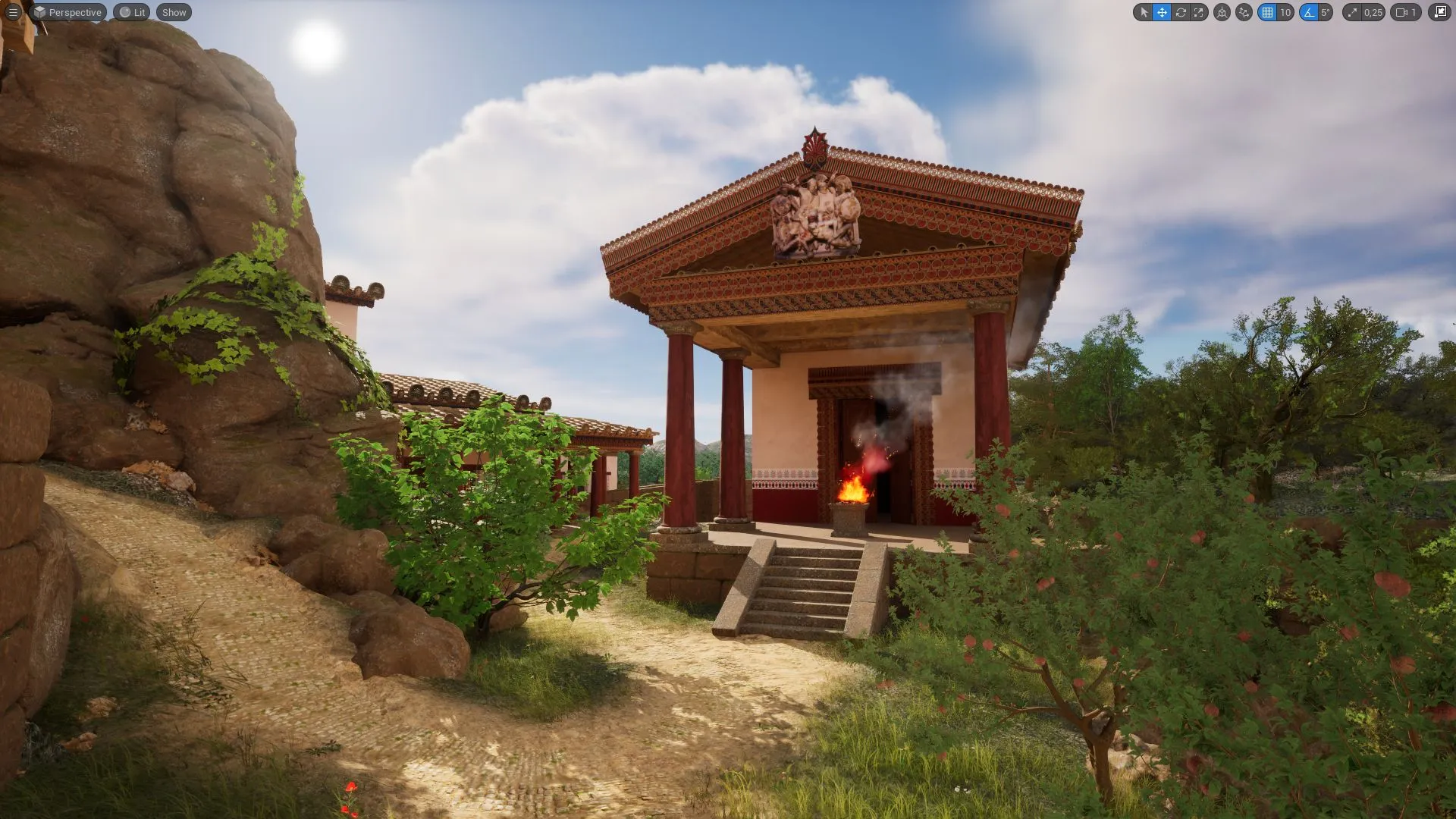Click the surface snapping icon
This screenshot has height=819, width=1456.
pos(1244,12)
